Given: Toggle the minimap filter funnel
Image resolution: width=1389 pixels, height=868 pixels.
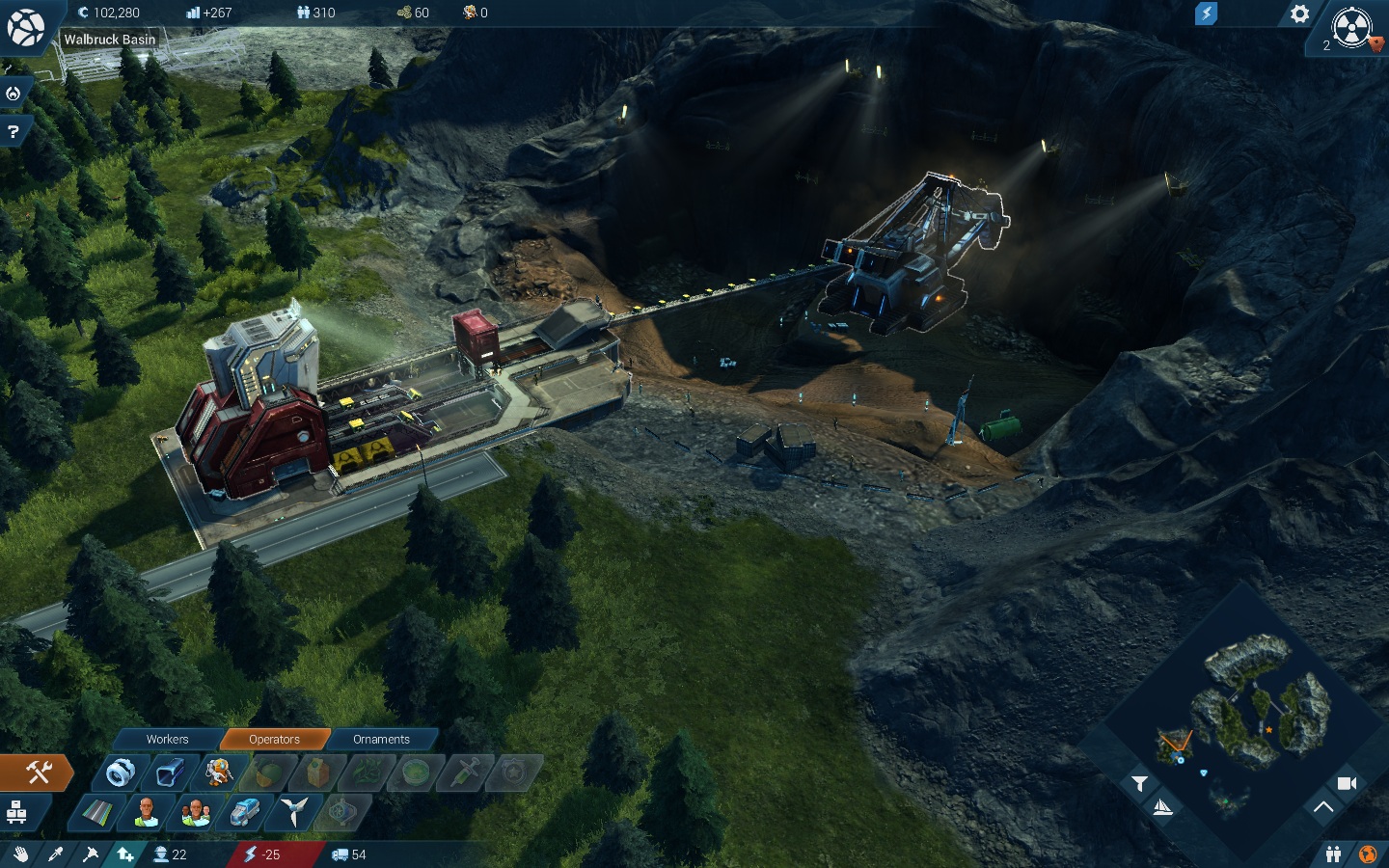Looking at the screenshot, I should click(1139, 783).
